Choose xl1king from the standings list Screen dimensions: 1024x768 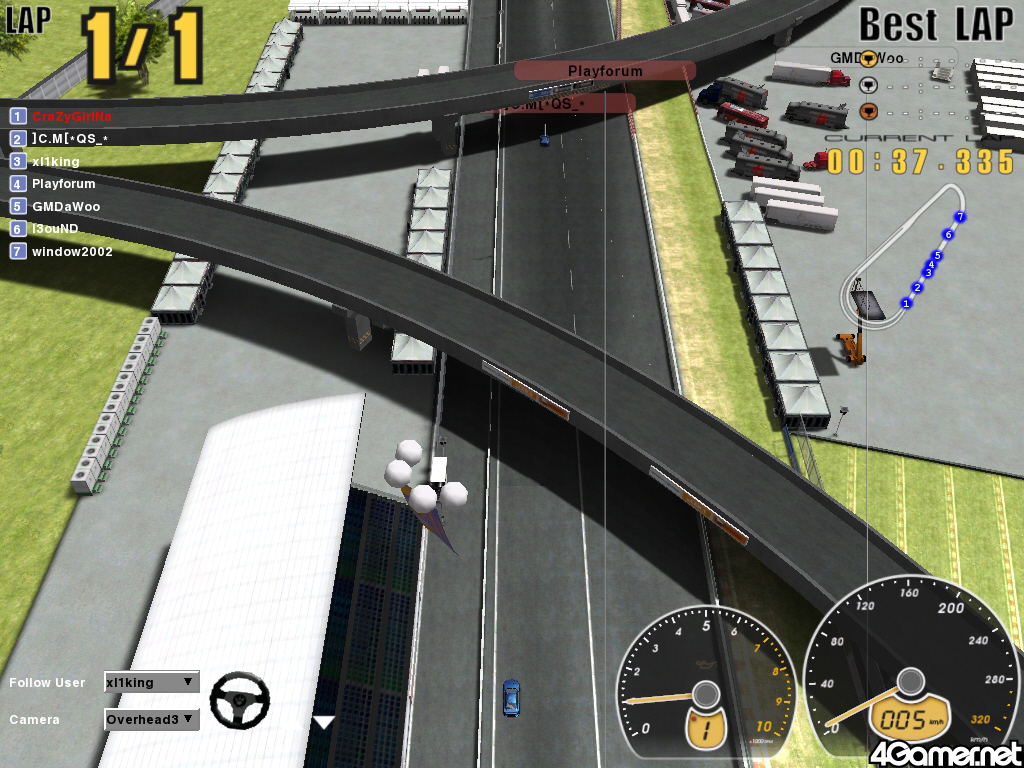coord(55,161)
